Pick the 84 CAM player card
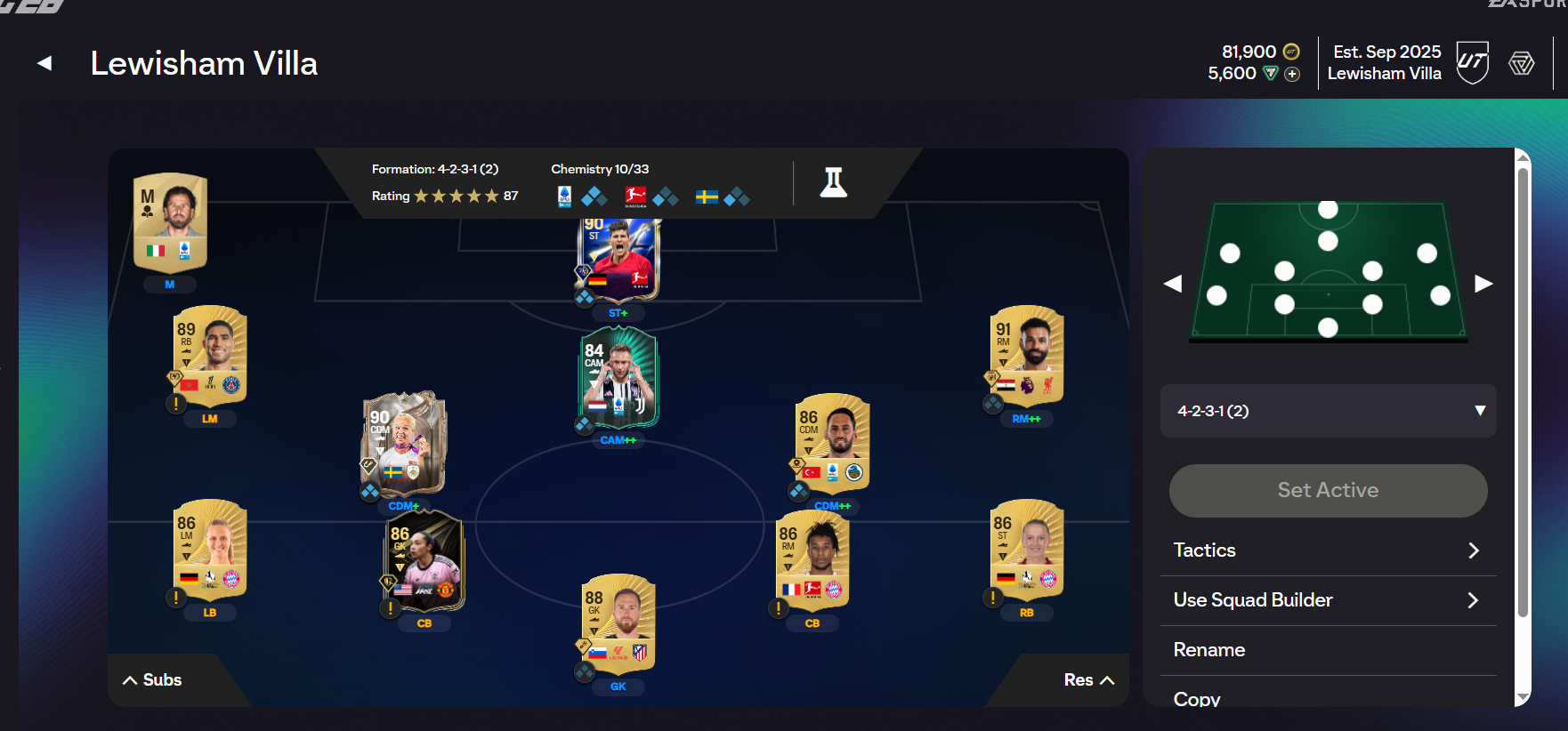 pos(618,377)
